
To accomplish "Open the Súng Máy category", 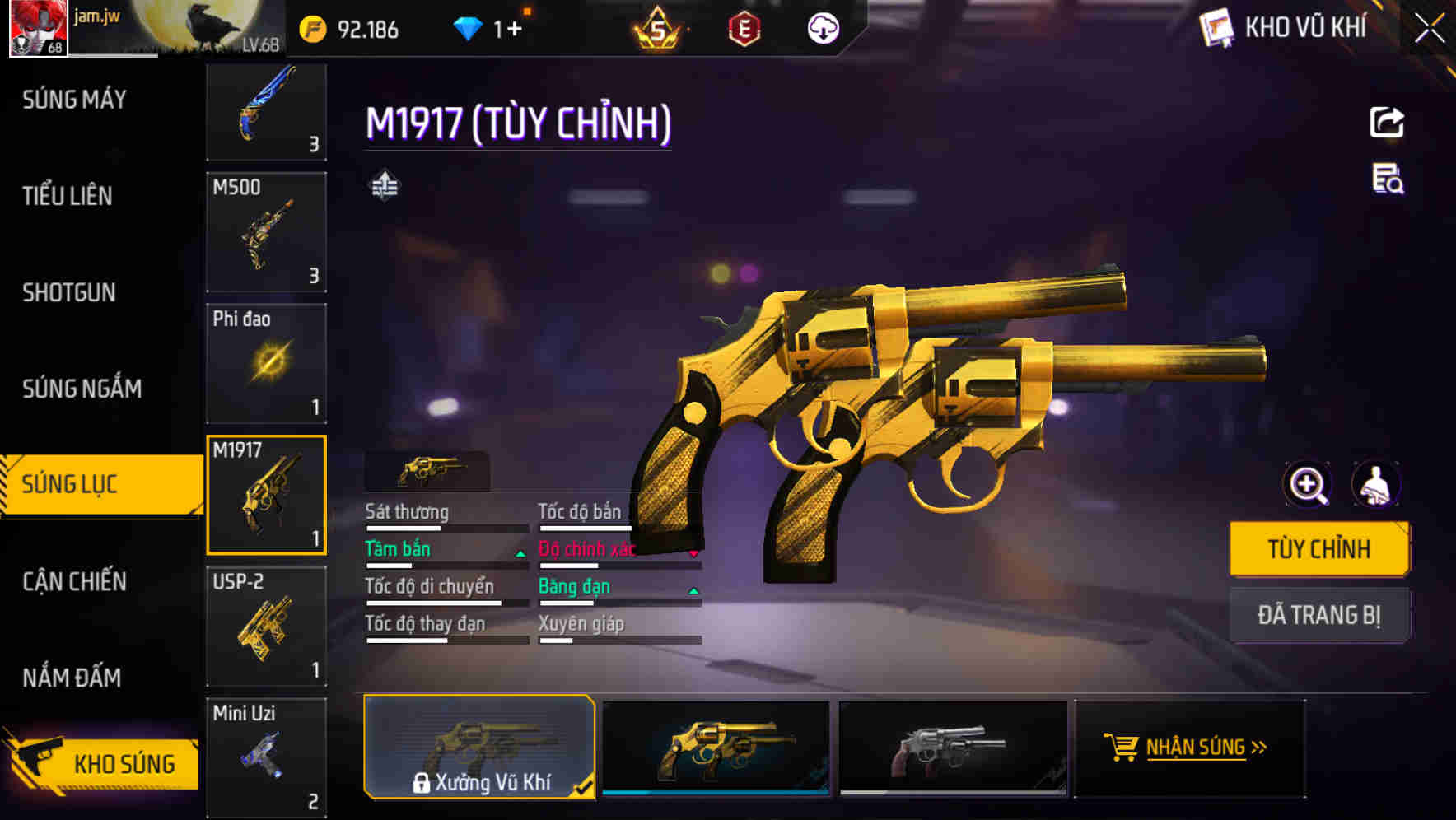I will (72, 99).
